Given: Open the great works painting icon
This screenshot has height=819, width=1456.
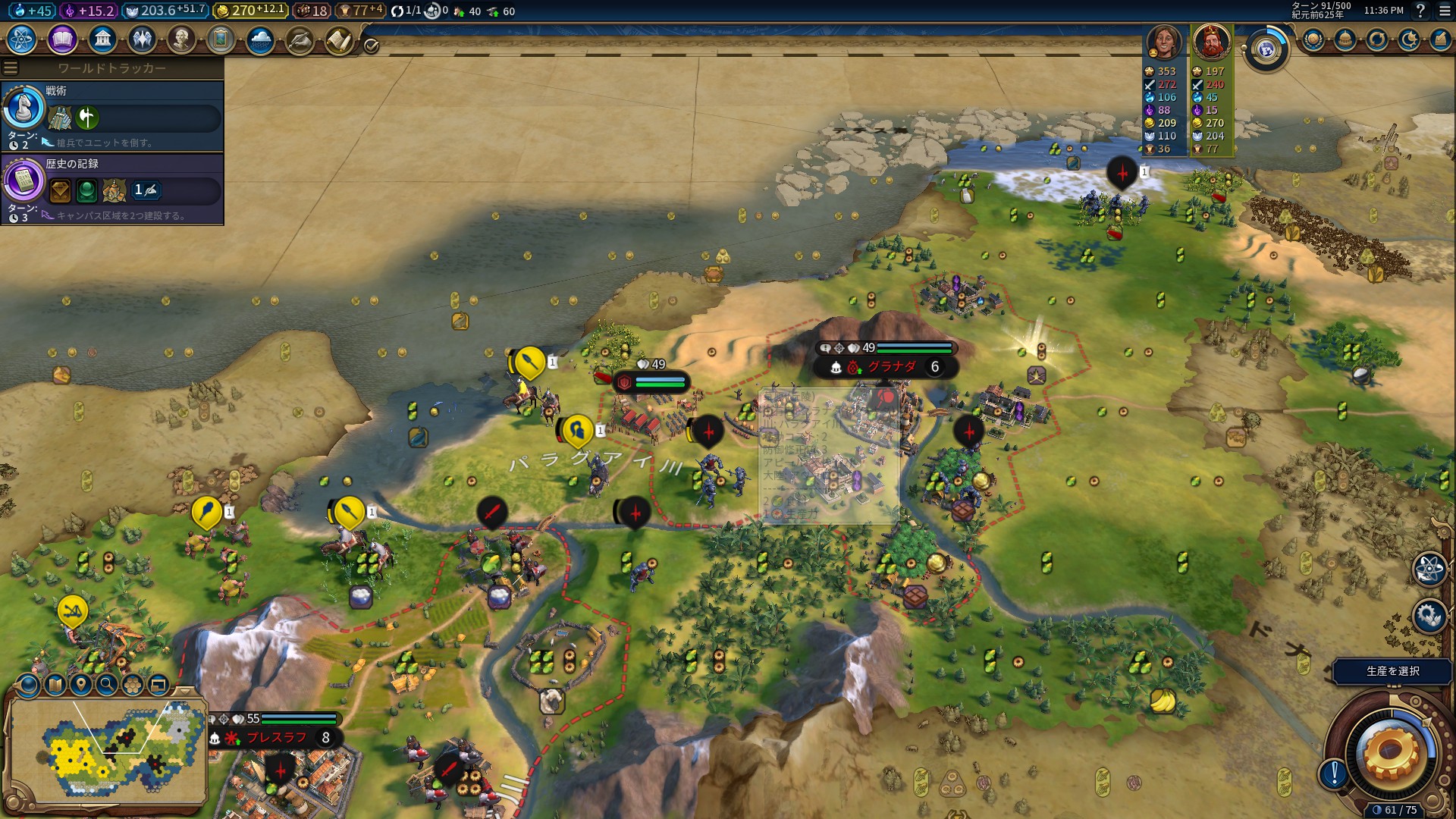Looking at the screenshot, I should 221,39.
